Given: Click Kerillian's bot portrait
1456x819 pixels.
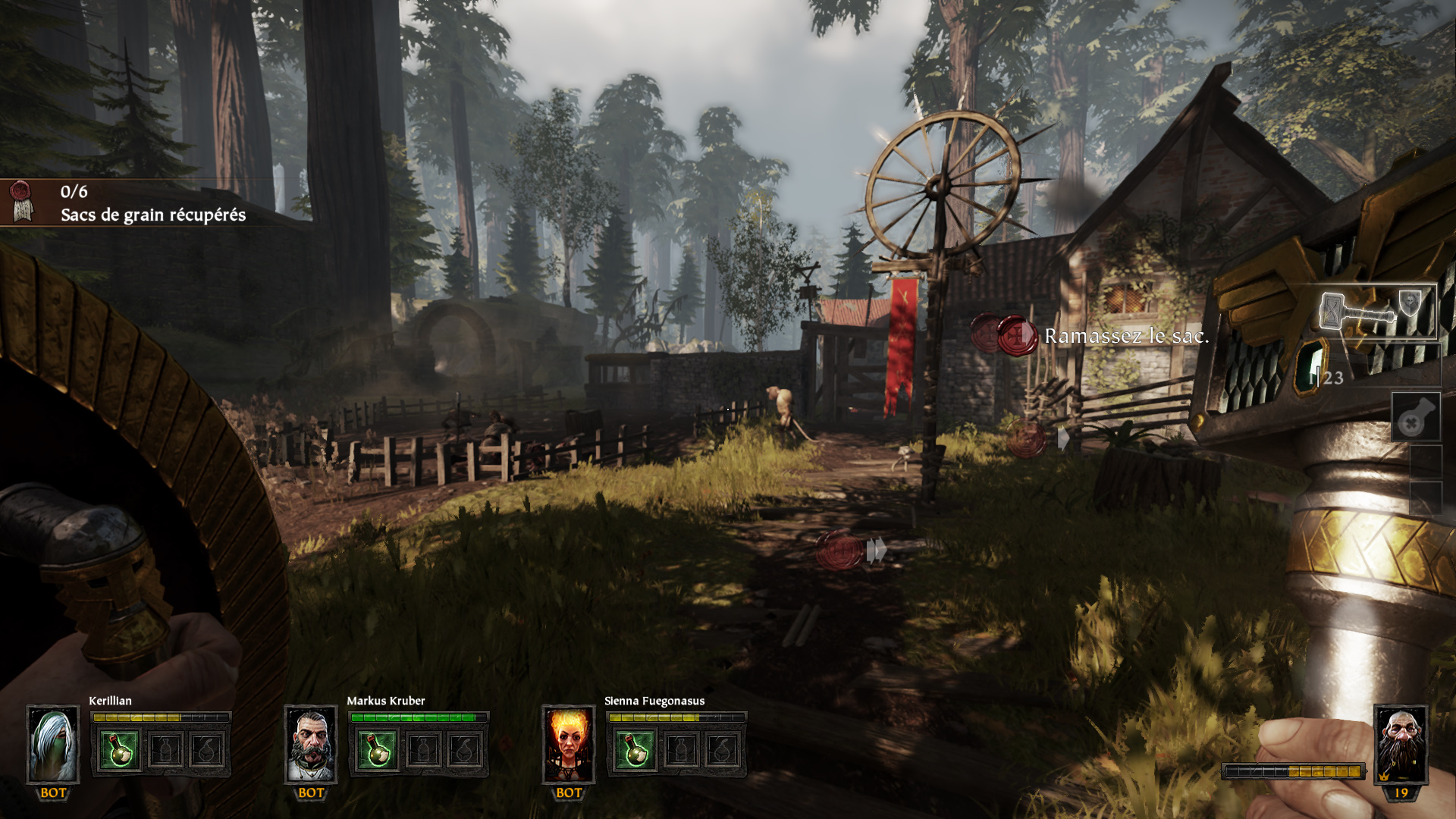Looking at the screenshot, I should tap(53, 745).
